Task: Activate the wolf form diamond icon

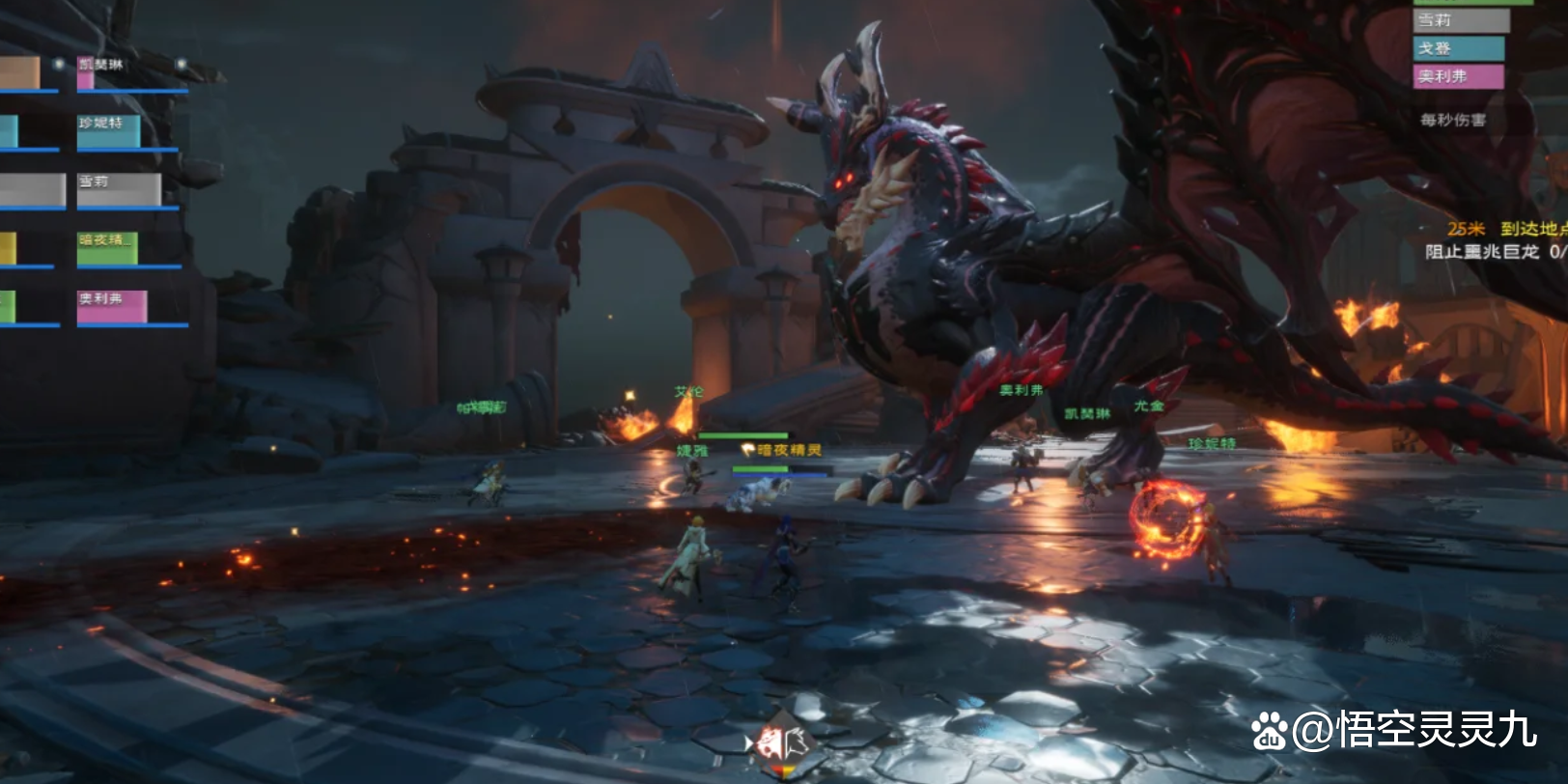Action: 782,743
